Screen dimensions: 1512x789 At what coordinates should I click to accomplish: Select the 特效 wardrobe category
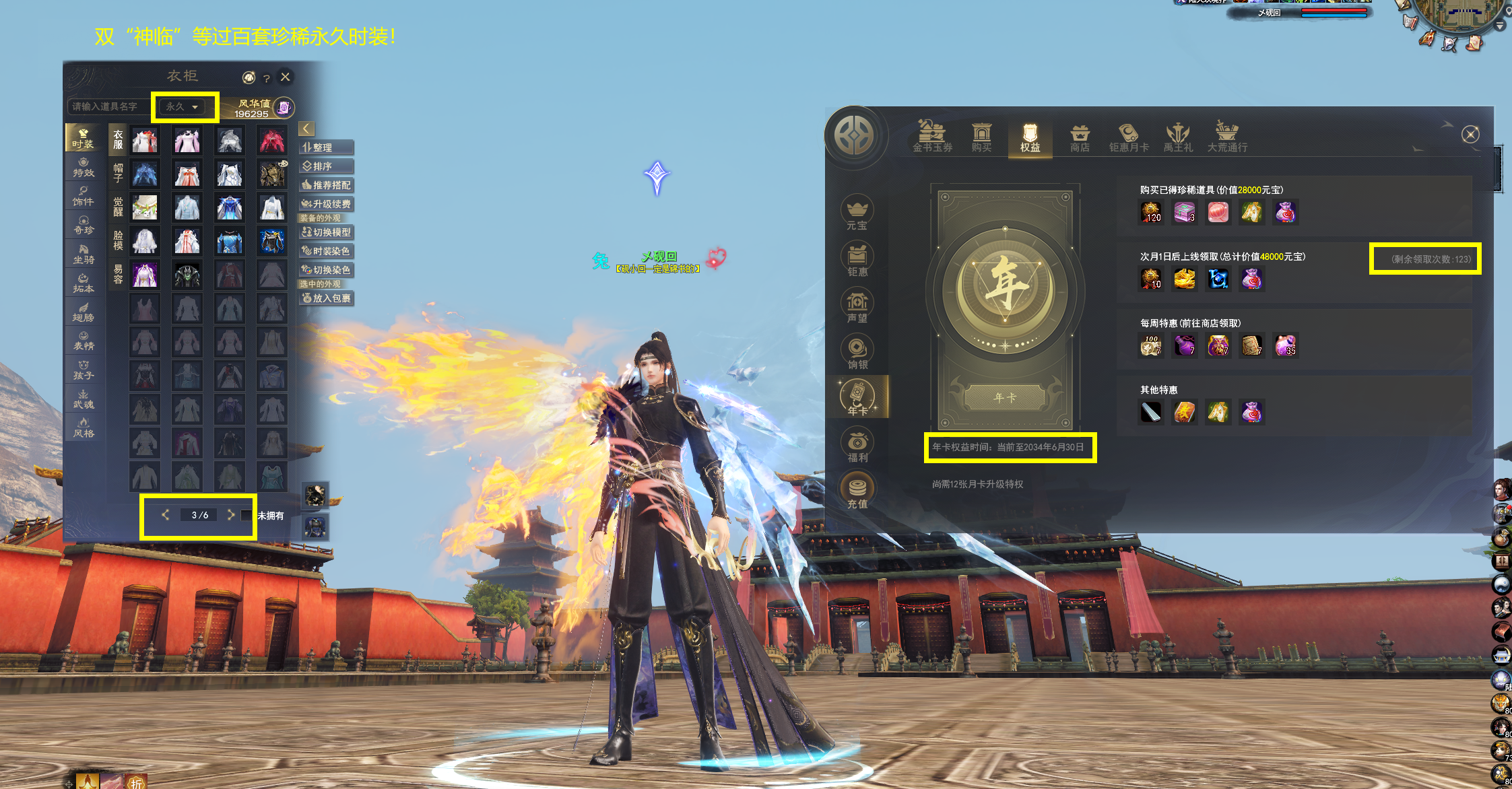[x=84, y=167]
